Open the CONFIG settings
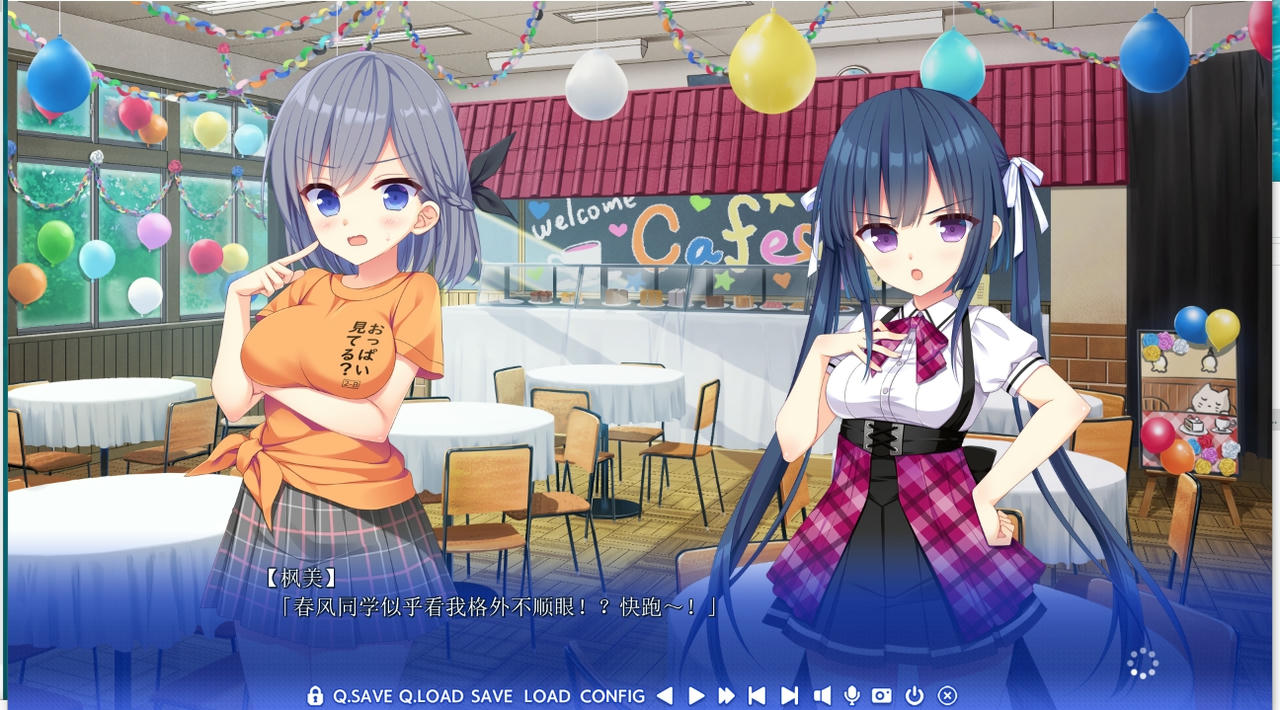This screenshot has width=1280, height=710. (x=612, y=696)
